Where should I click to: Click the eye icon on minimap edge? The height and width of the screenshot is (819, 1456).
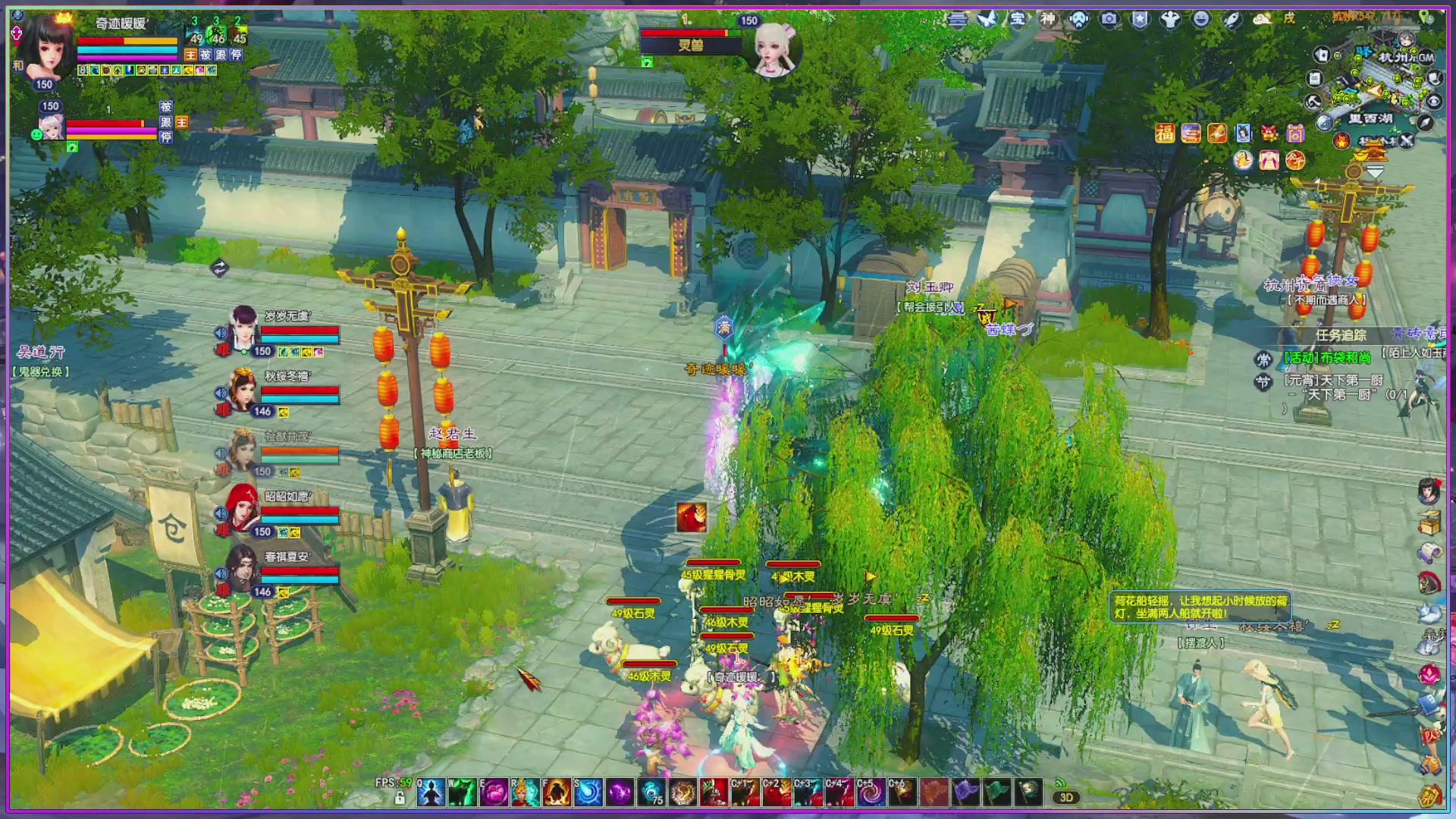[1434, 102]
